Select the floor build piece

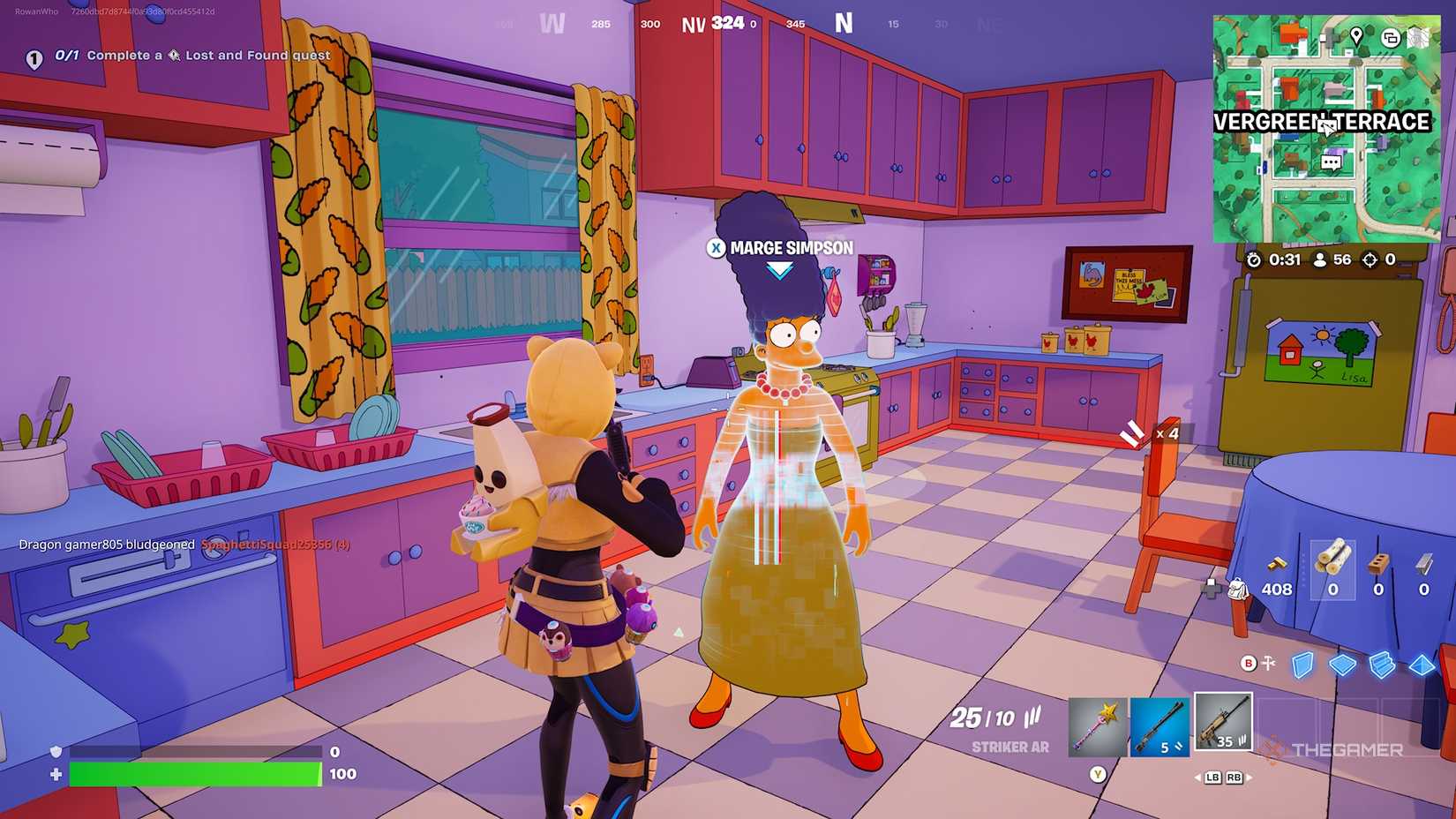tap(1343, 665)
